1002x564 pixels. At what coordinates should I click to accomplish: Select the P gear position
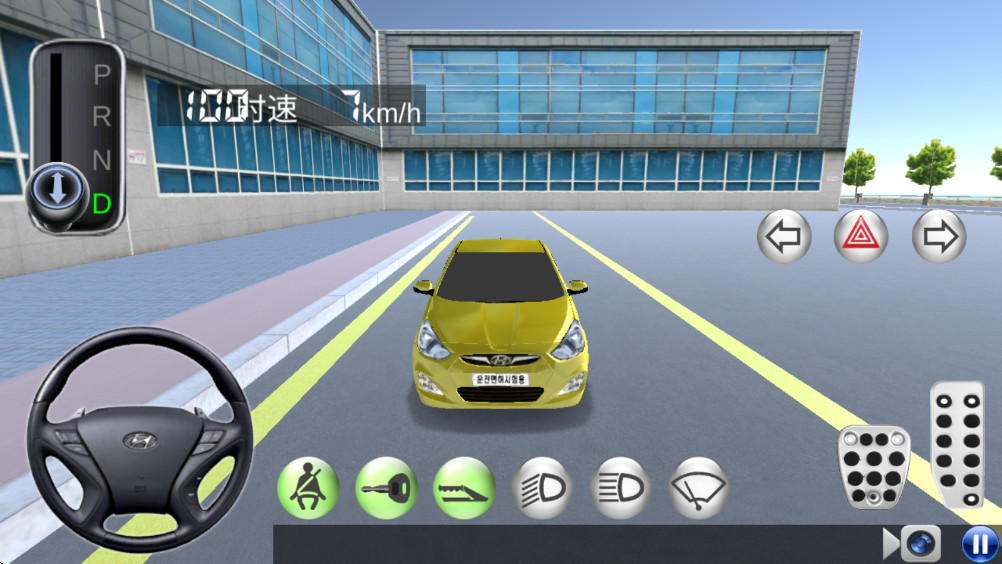pyautogui.click(x=102, y=74)
